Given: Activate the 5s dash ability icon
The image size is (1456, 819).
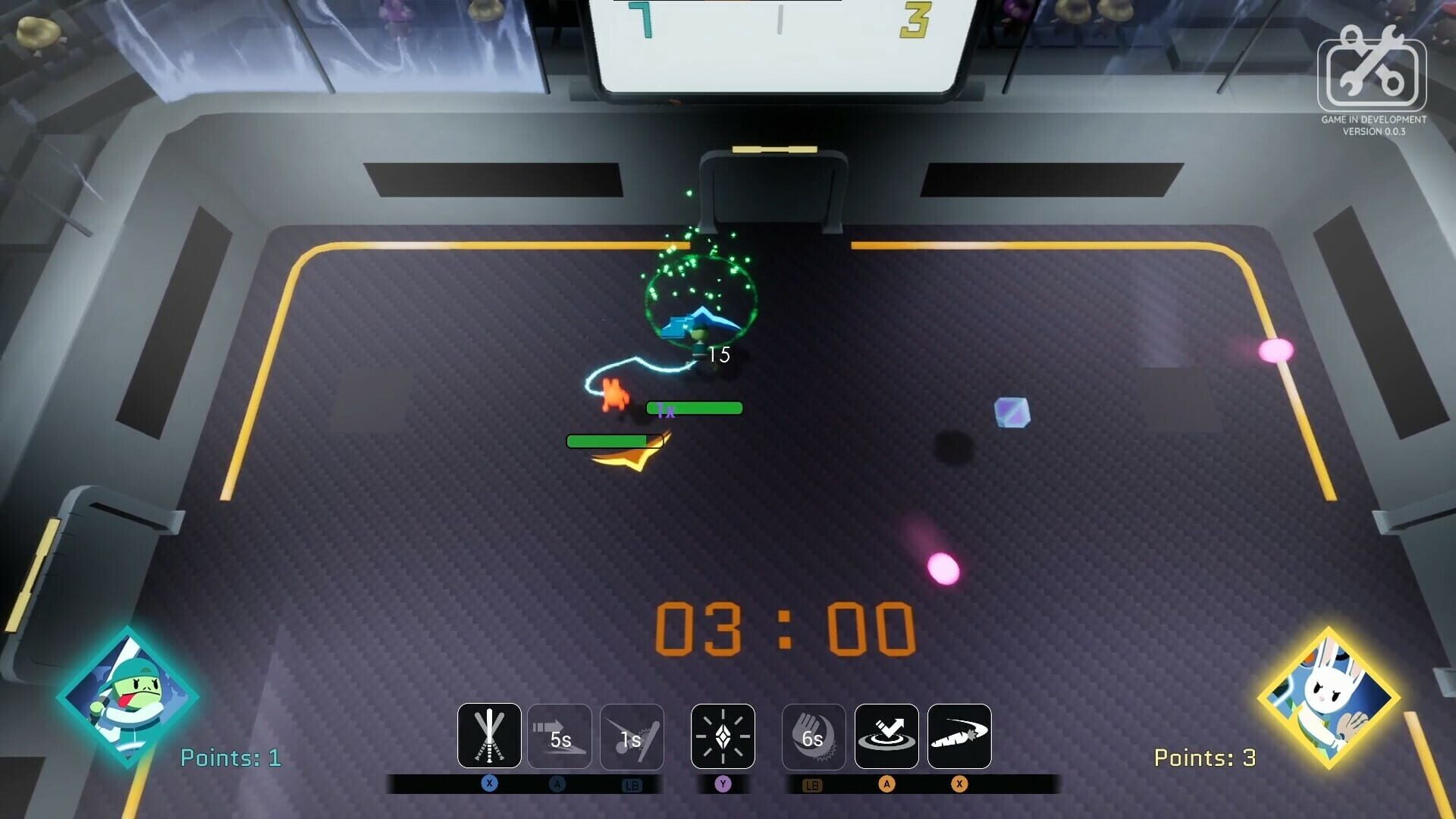Looking at the screenshot, I should click(561, 736).
